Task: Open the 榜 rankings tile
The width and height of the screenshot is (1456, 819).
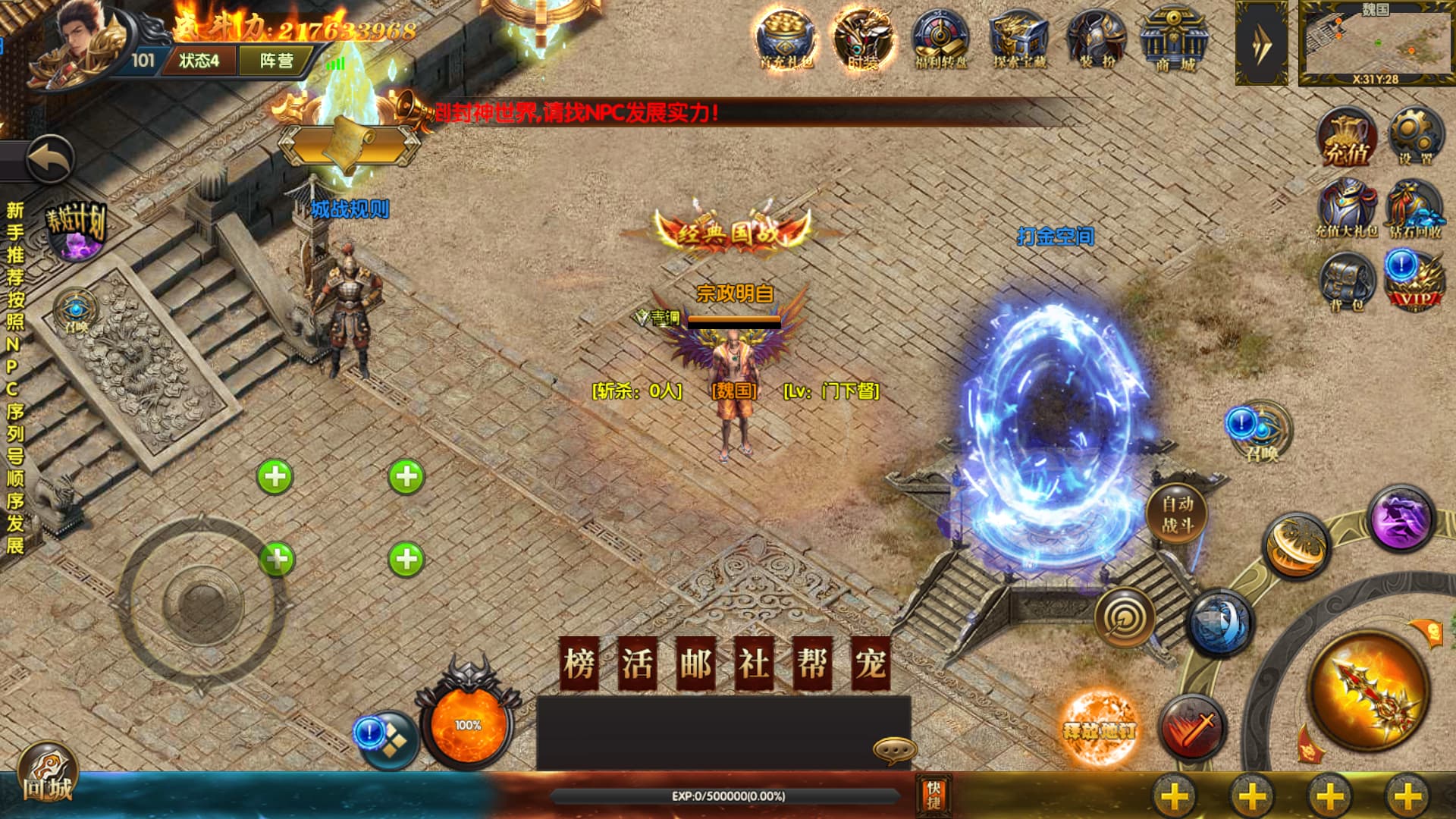Action: [x=579, y=664]
